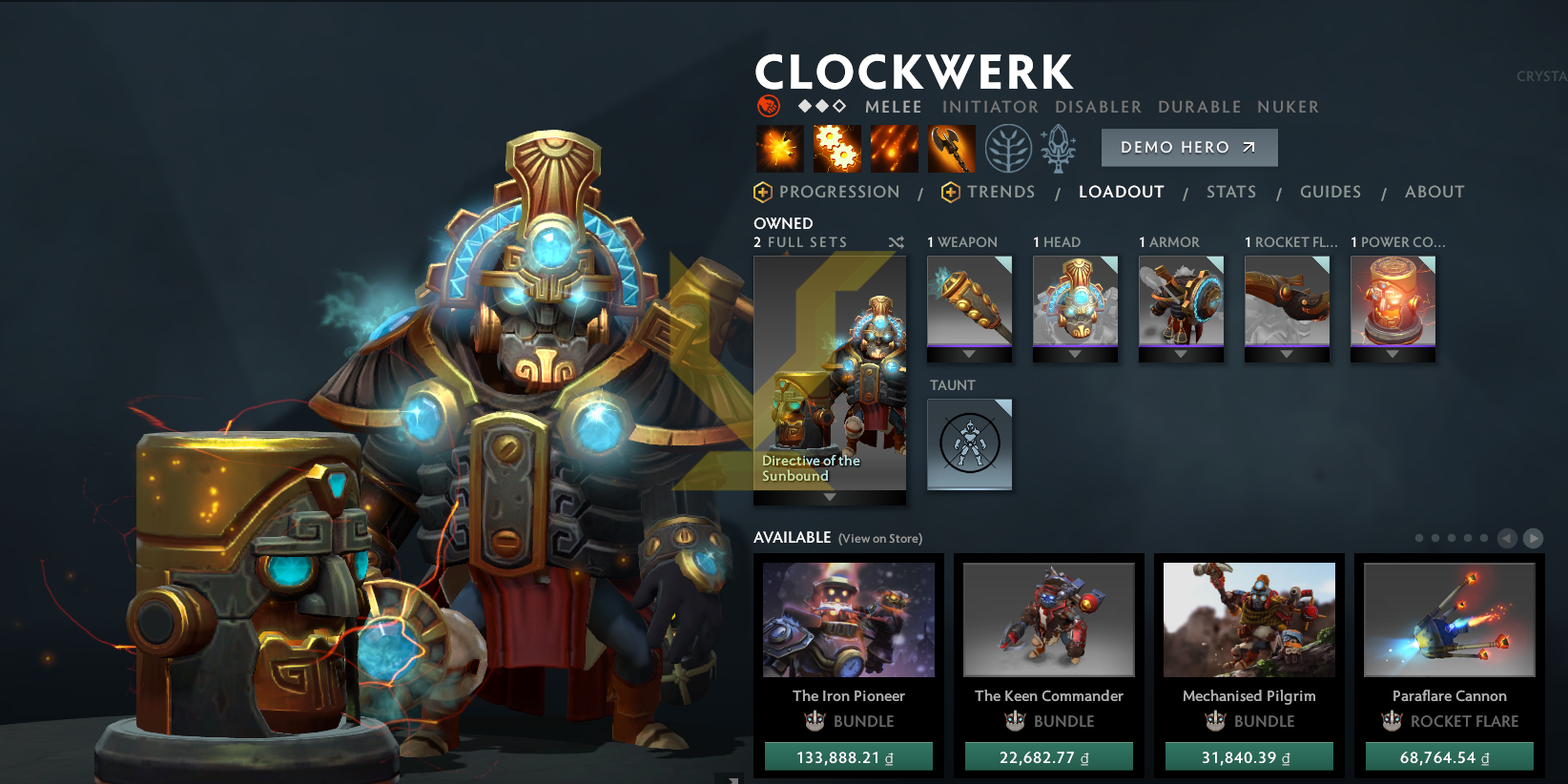Switch to the STATS tab
This screenshot has width=1568, height=784.
(x=1230, y=192)
